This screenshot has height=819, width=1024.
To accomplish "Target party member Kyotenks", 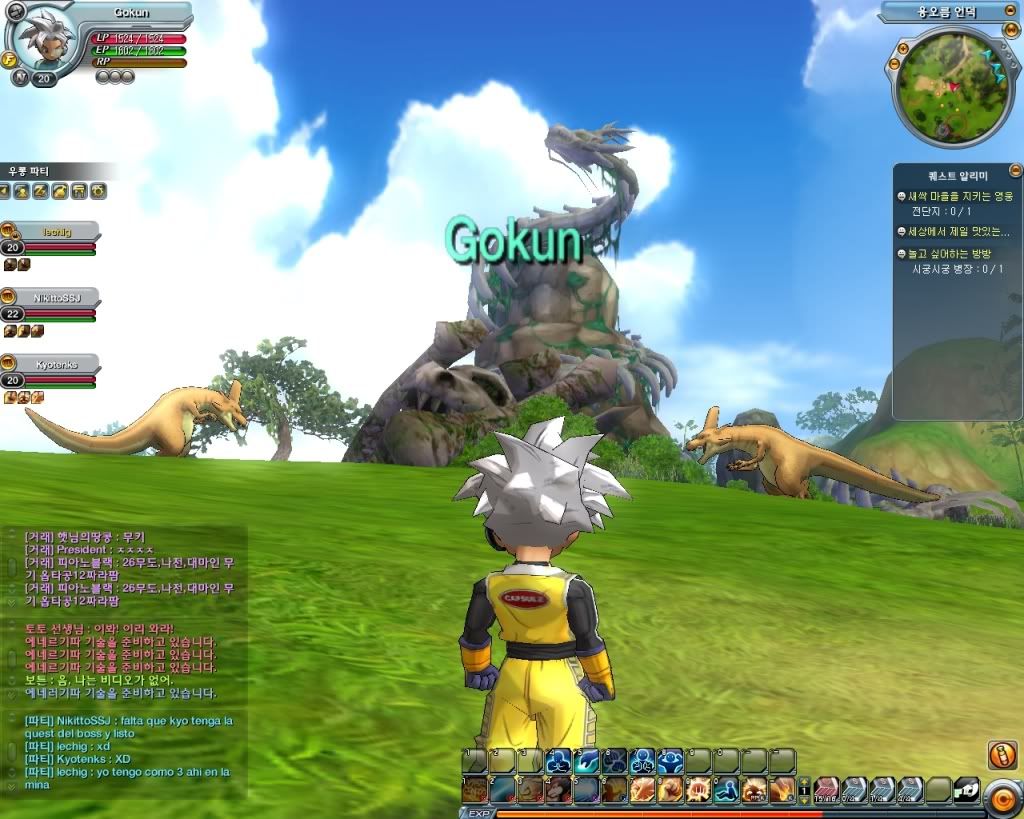I will tap(50, 365).
